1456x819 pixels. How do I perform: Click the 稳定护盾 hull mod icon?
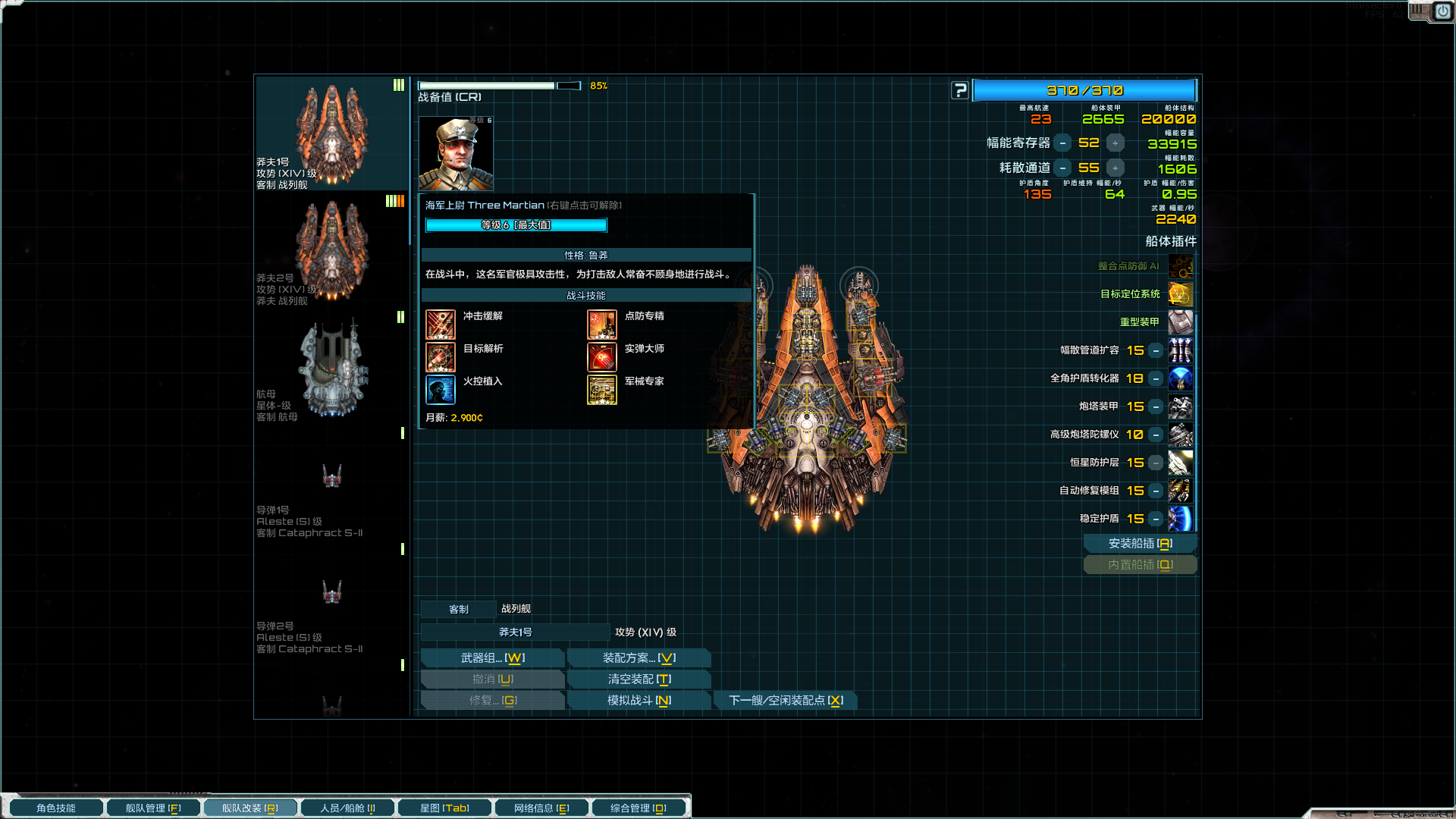tap(1180, 519)
